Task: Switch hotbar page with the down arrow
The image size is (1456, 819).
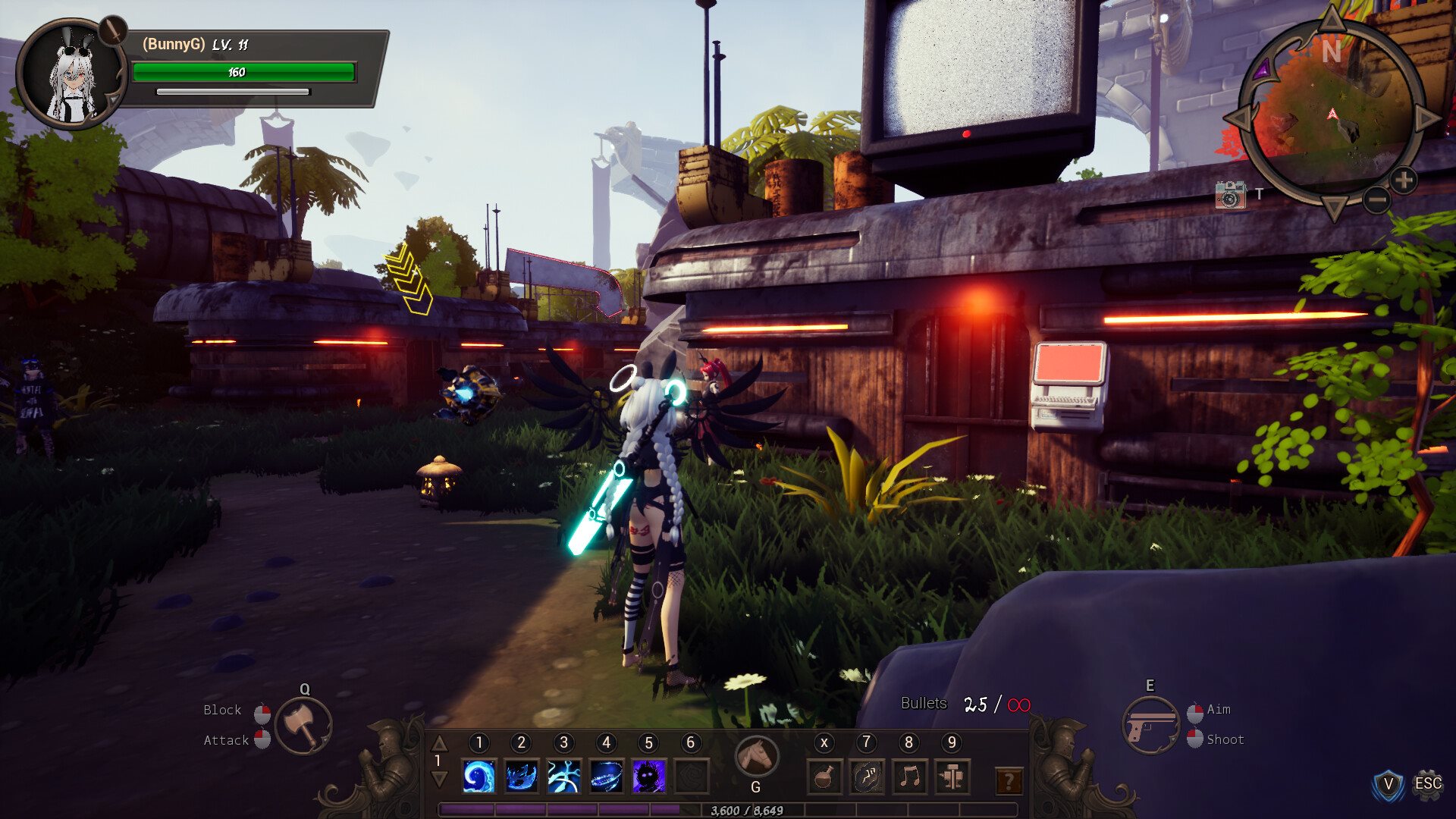Action: pos(438,779)
